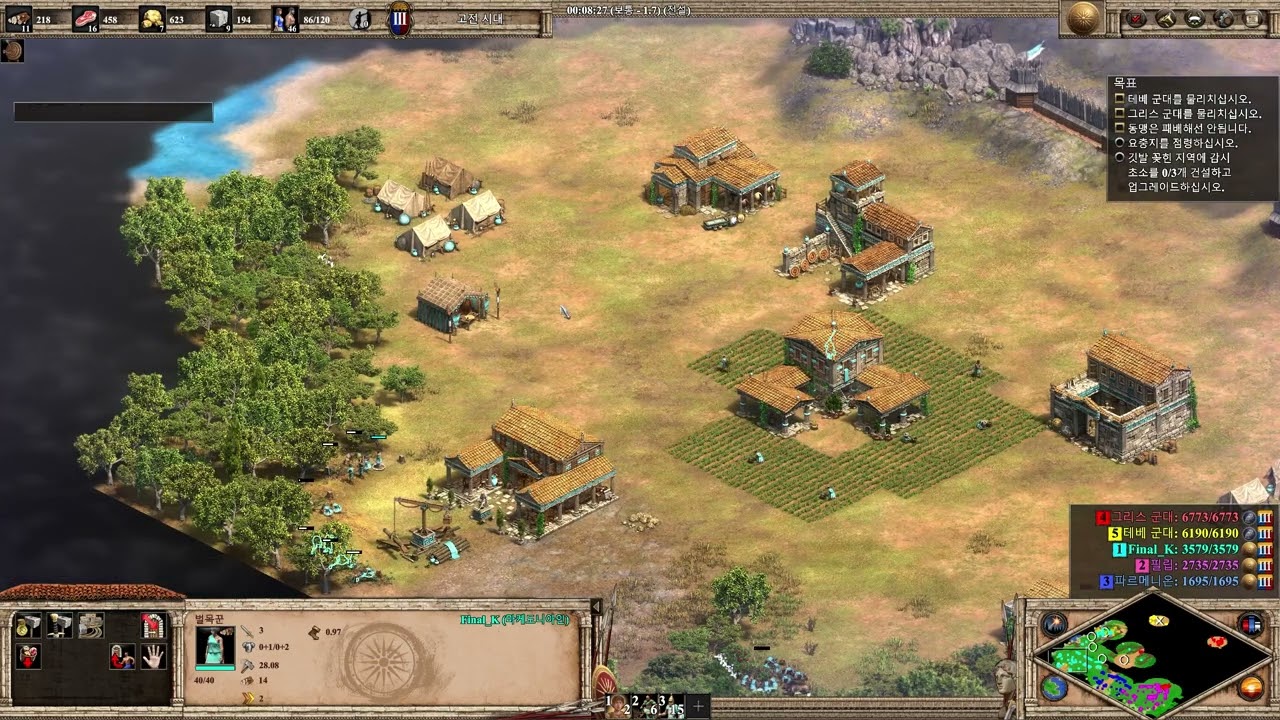Viewport: 1280px width, 720px height.
Task: Activate the stop command hand icon
Action: pos(152,657)
